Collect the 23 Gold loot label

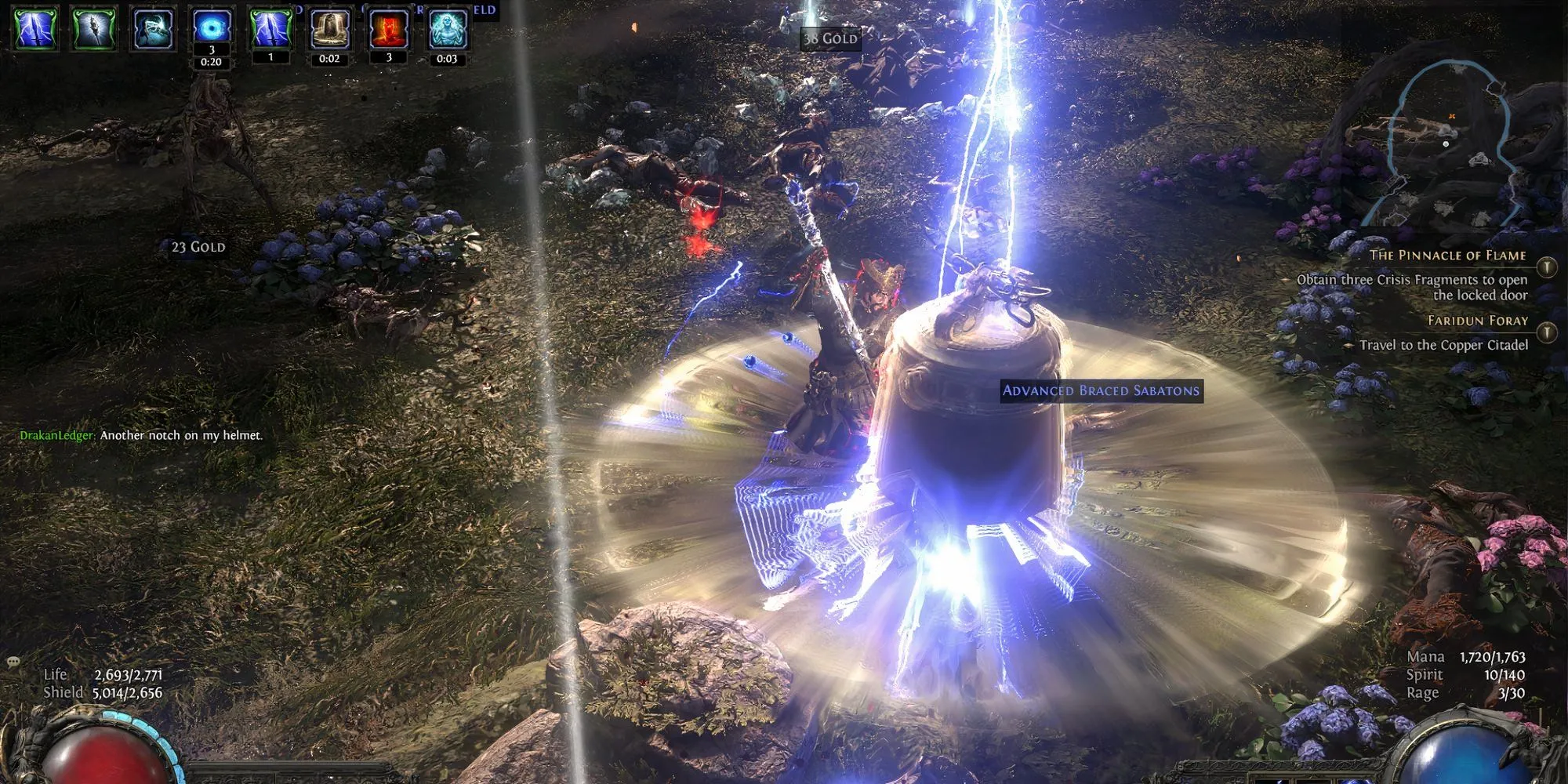(198, 247)
